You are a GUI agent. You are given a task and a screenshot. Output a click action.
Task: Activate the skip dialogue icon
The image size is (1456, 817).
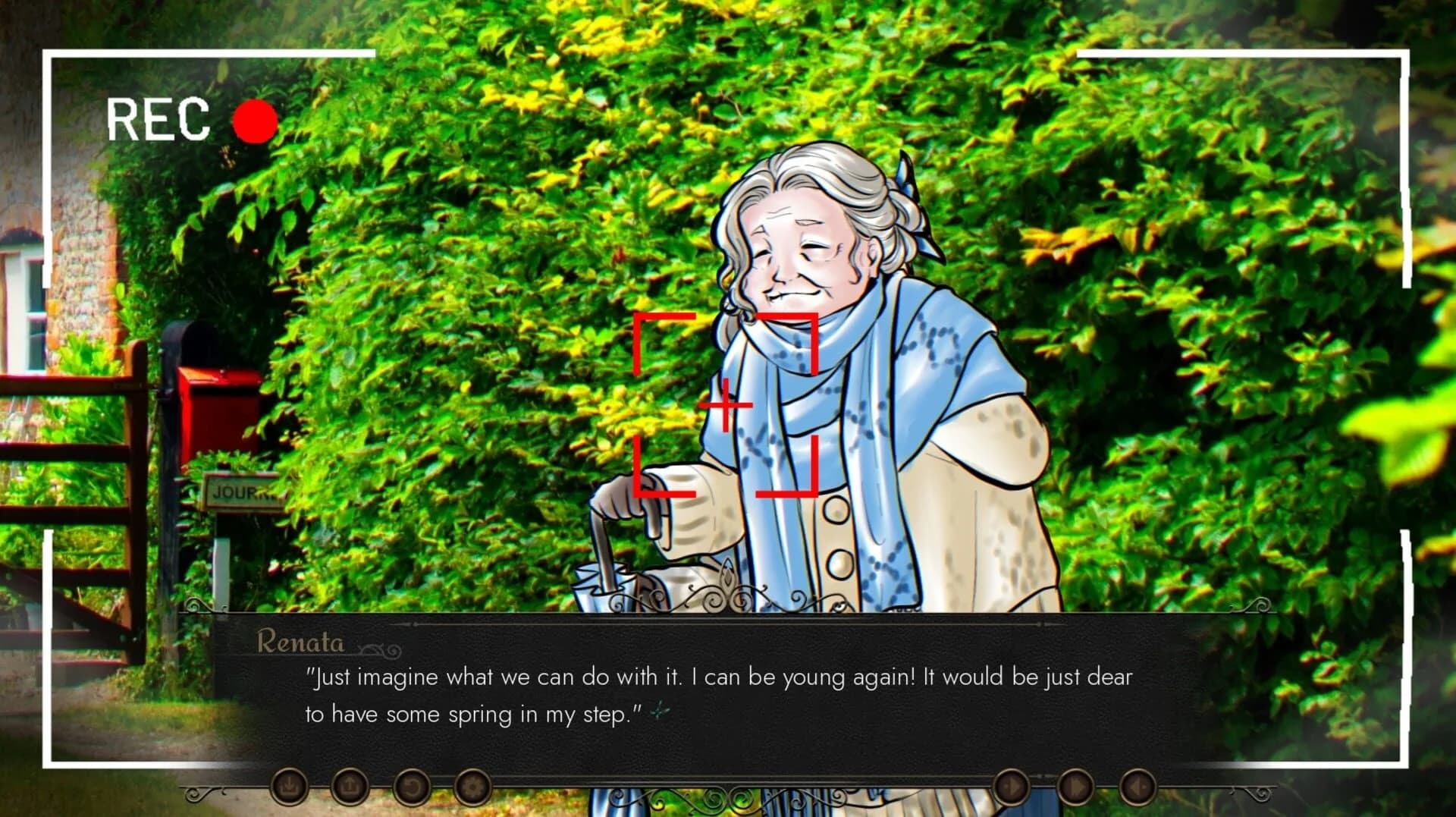pos(1073,787)
